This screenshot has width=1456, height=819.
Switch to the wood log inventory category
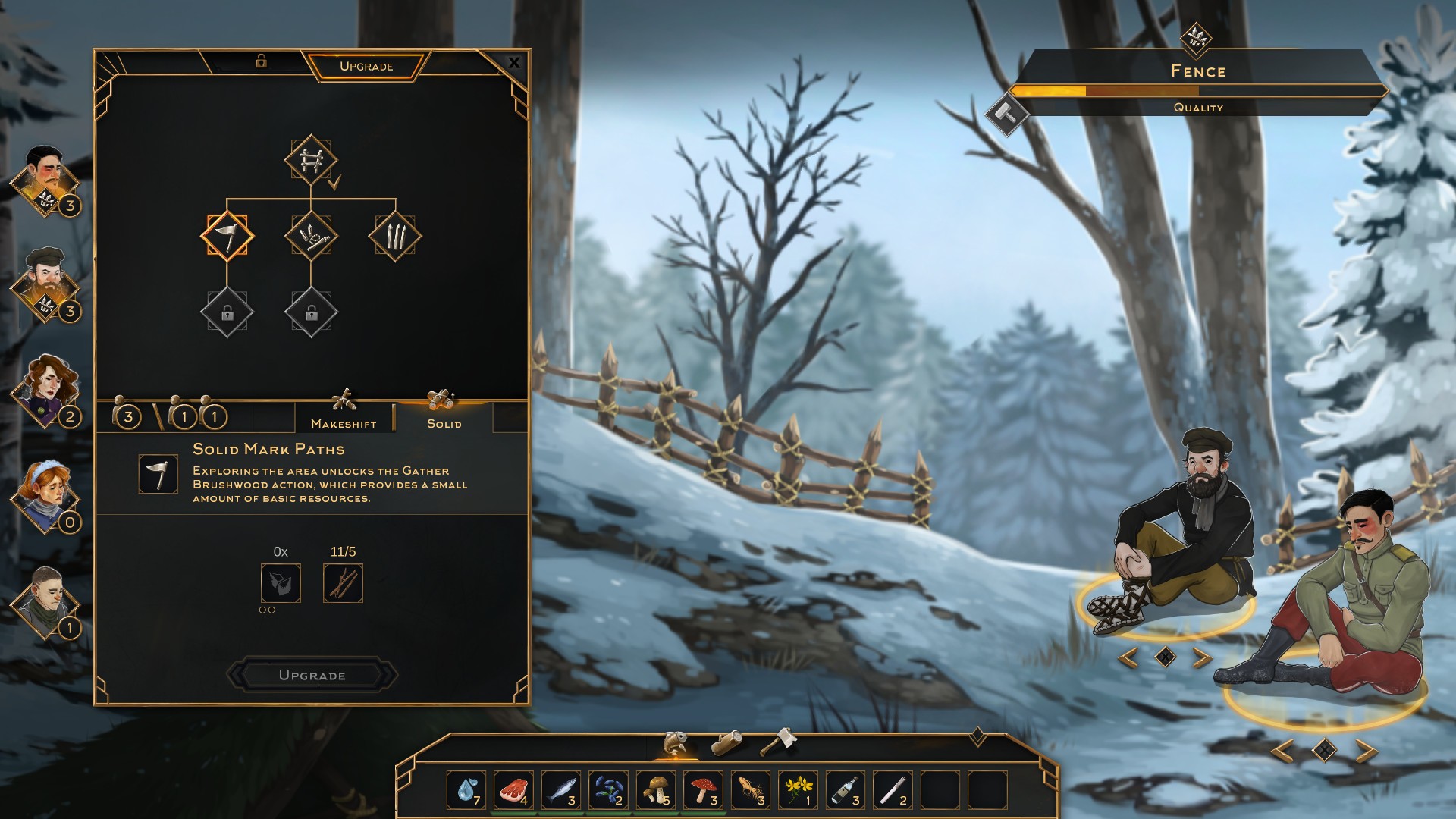tap(728, 742)
